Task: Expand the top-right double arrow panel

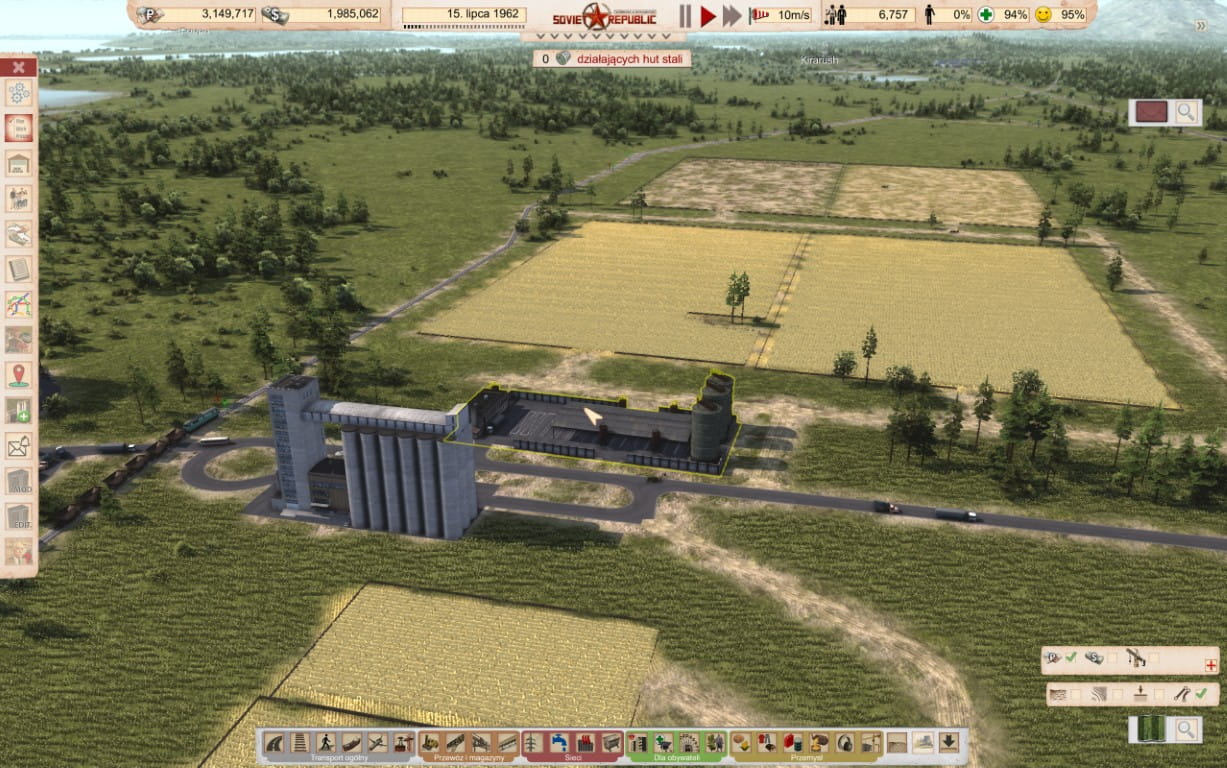Action: [1201, 26]
